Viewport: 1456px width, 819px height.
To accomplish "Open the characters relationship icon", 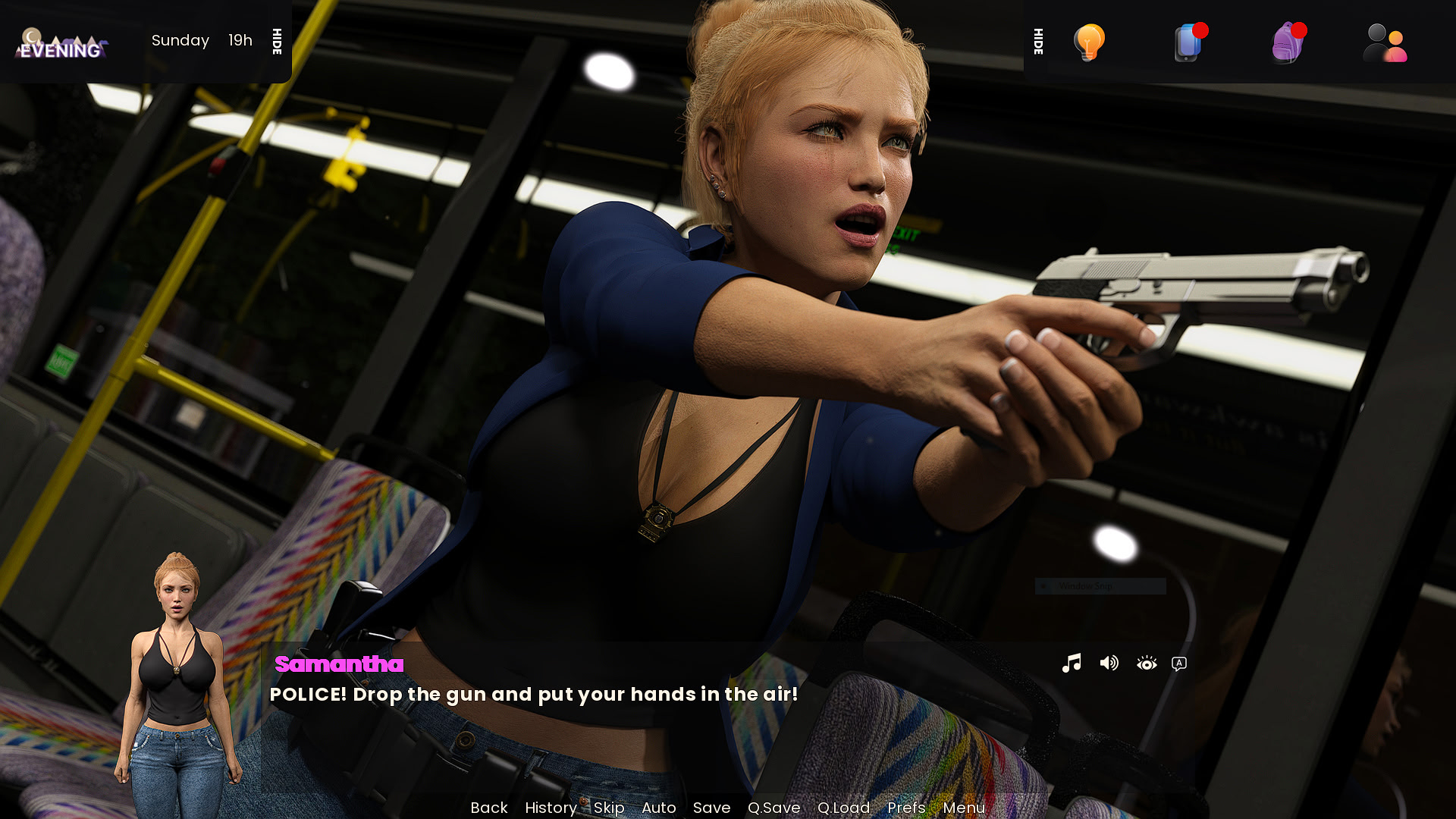I will [x=1385, y=42].
